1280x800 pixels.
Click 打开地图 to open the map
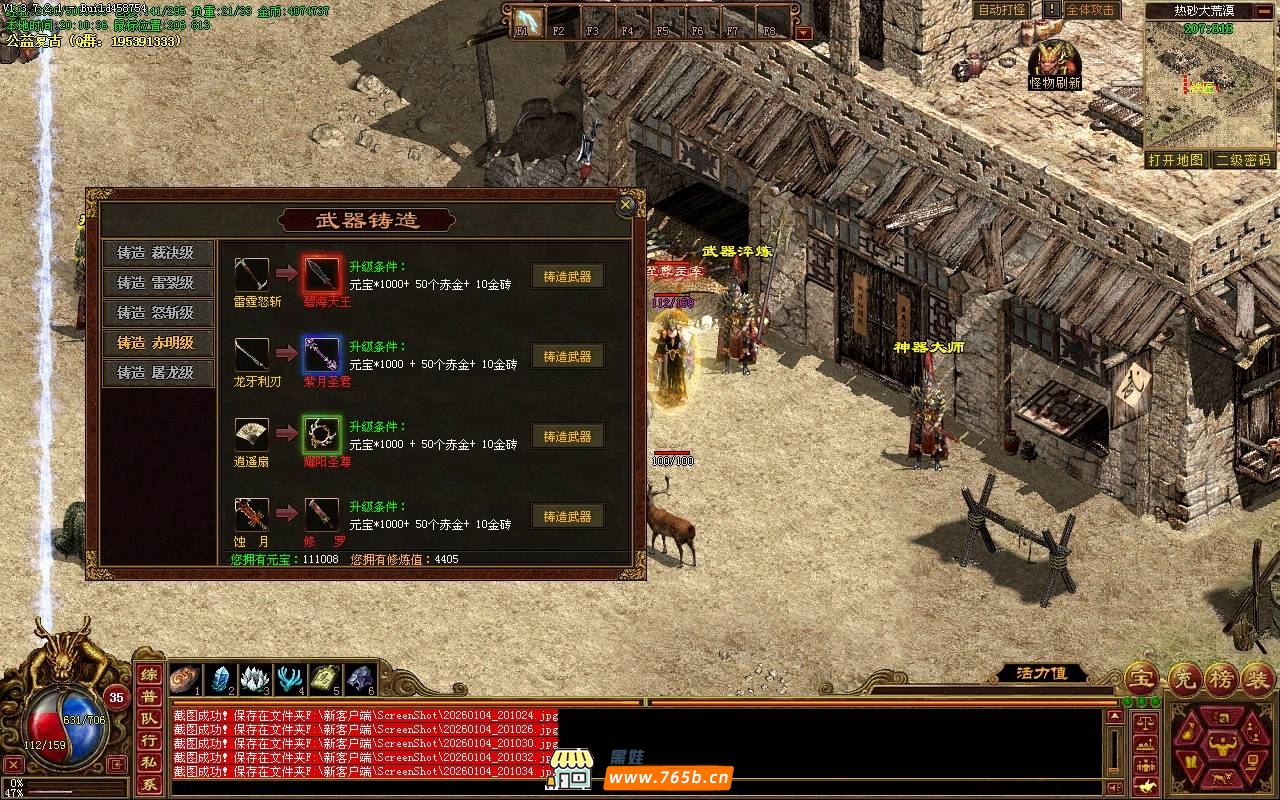(x=1176, y=160)
